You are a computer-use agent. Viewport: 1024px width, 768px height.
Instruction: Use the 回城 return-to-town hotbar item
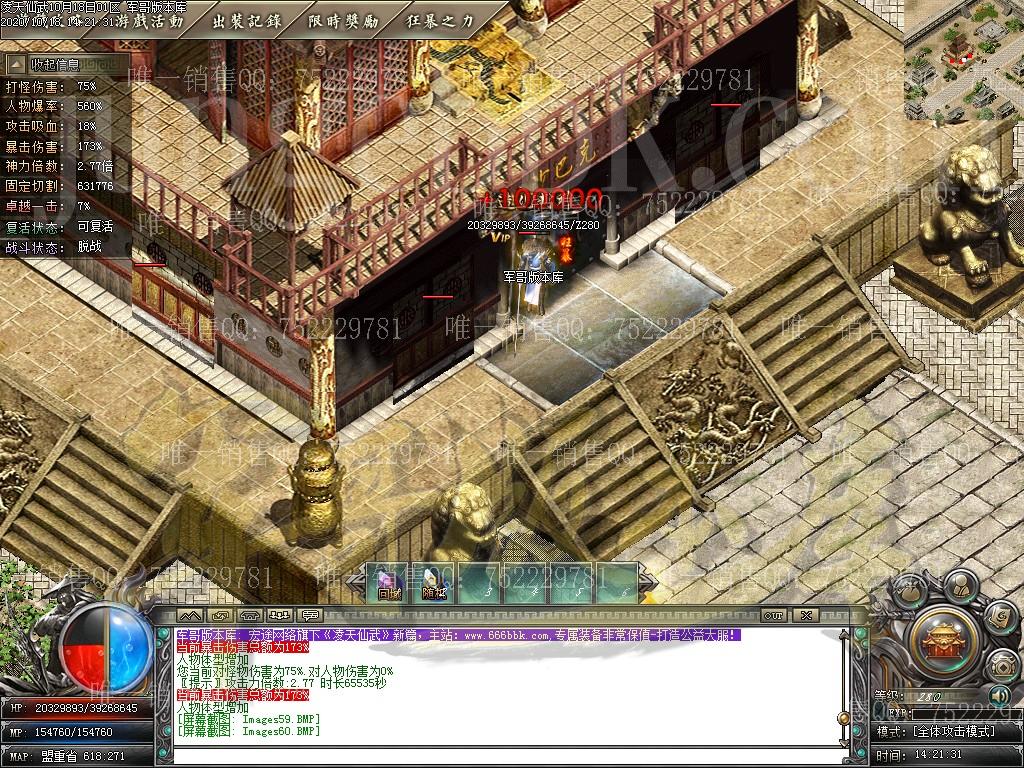coord(389,584)
